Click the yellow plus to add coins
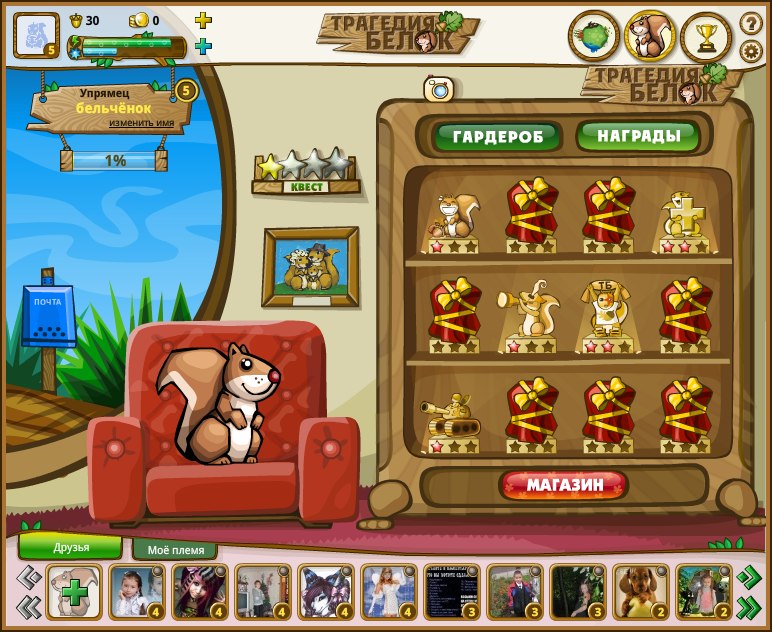The width and height of the screenshot is (772, 632). tap(203, 20)
